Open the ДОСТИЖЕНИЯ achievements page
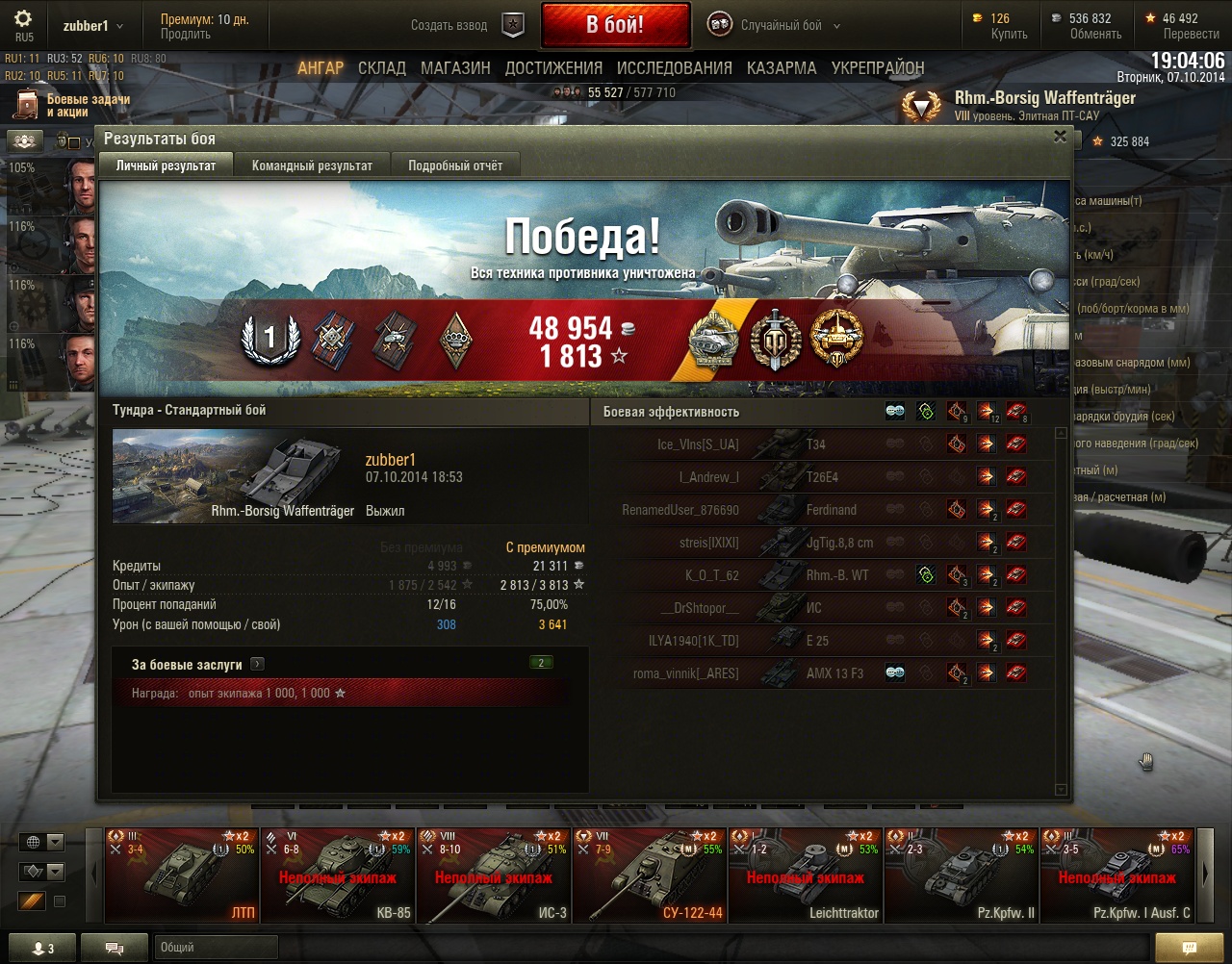The image size is (1232, 964). pos(553,68)
